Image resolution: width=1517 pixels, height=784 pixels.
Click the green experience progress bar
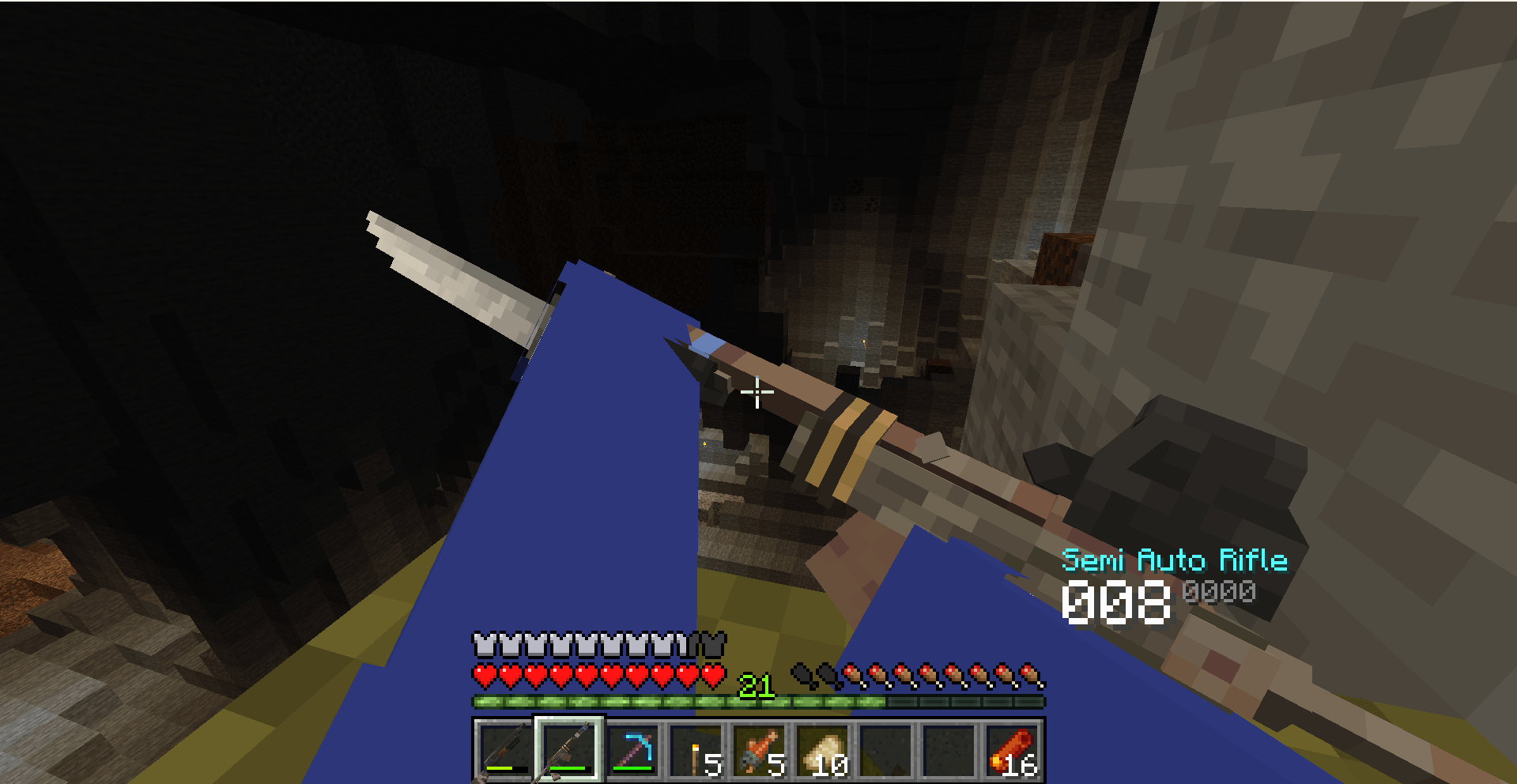[x=632, y=702]
